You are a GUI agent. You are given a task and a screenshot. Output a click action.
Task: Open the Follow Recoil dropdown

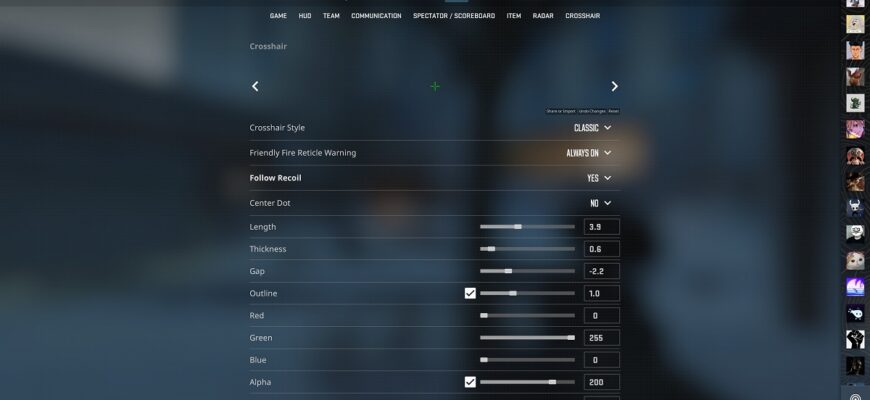(599, 178)
